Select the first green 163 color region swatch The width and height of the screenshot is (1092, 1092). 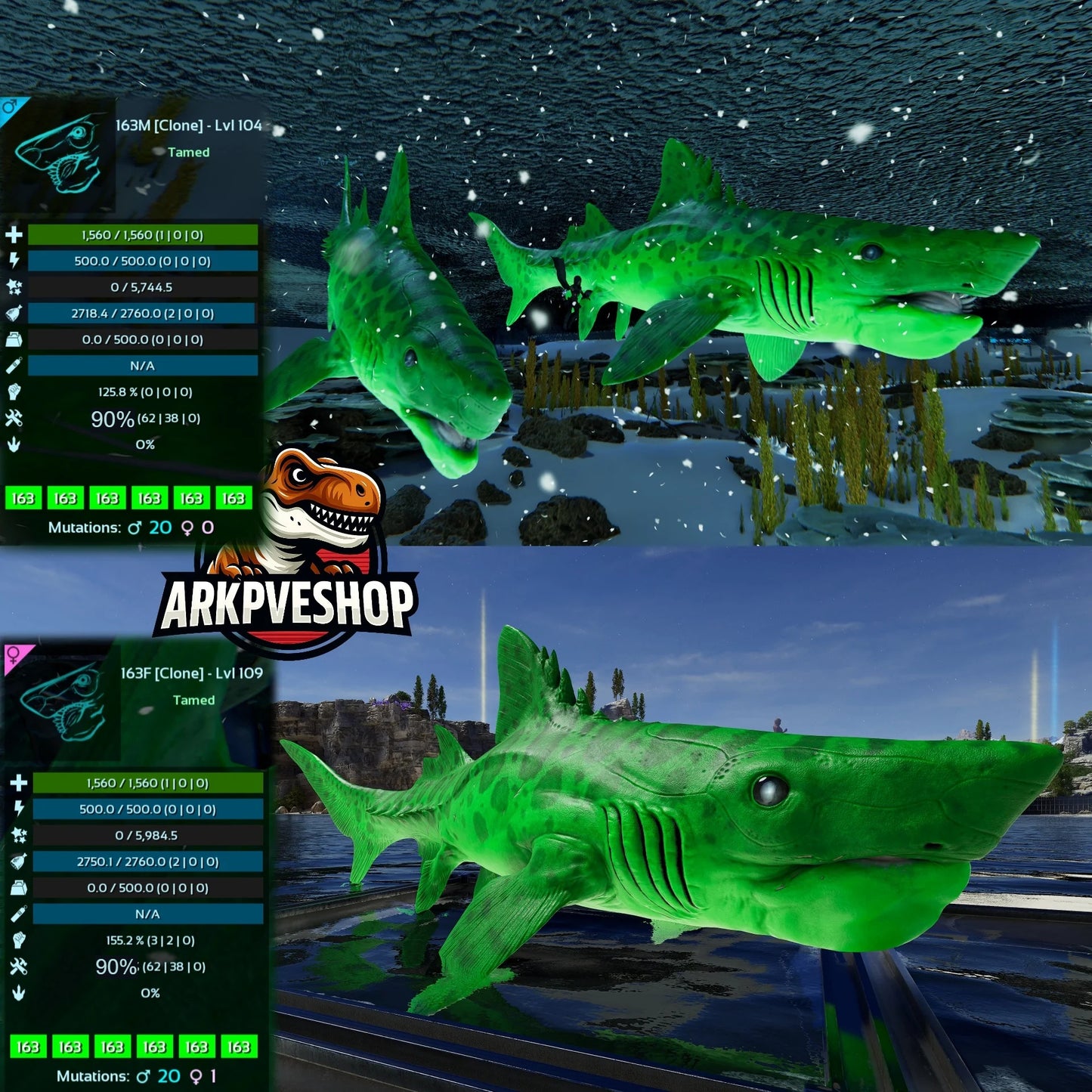[25, 499]
